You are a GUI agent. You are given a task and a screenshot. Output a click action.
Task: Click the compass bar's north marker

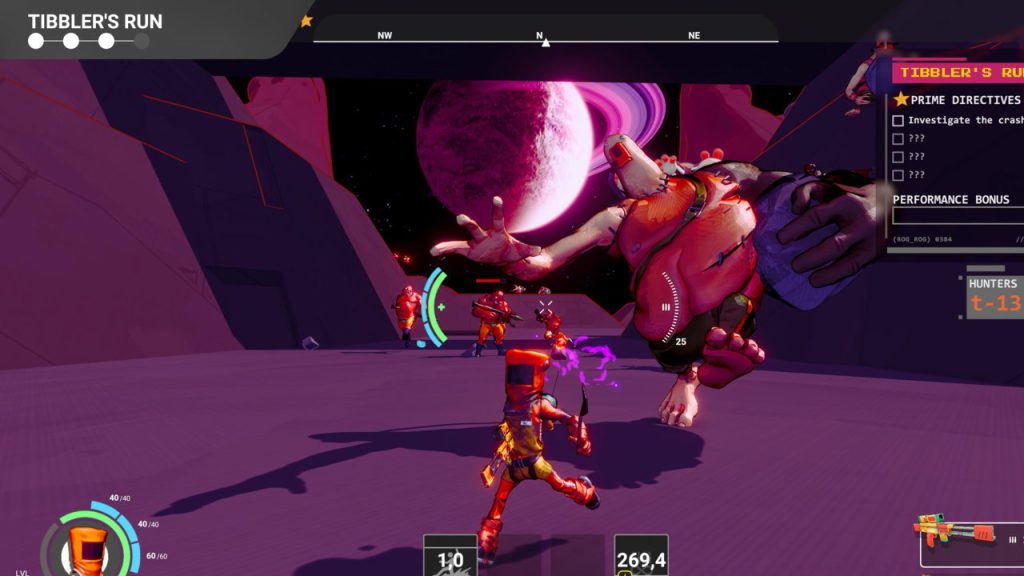545,40
